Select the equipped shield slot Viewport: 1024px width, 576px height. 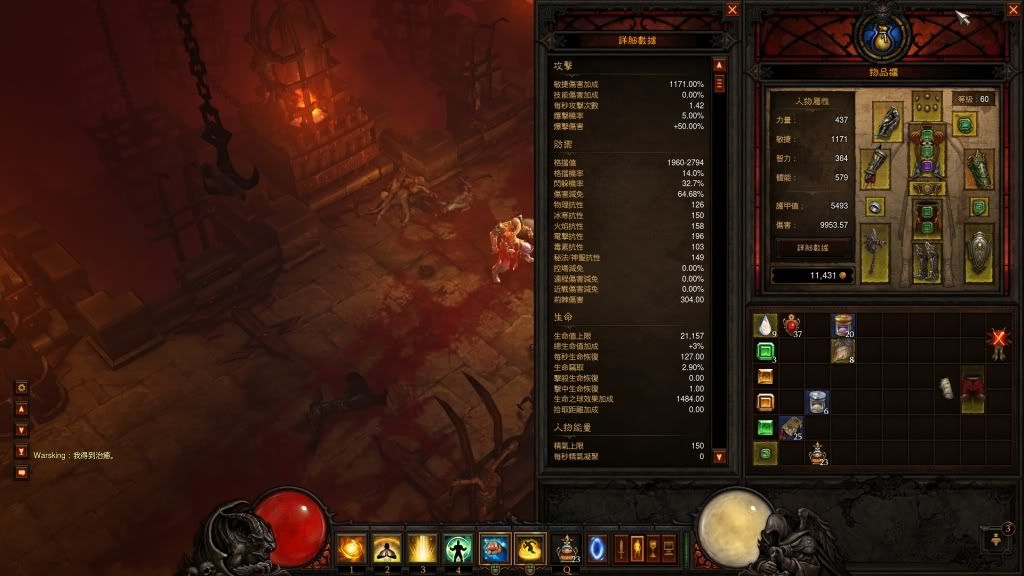[980, 250]
